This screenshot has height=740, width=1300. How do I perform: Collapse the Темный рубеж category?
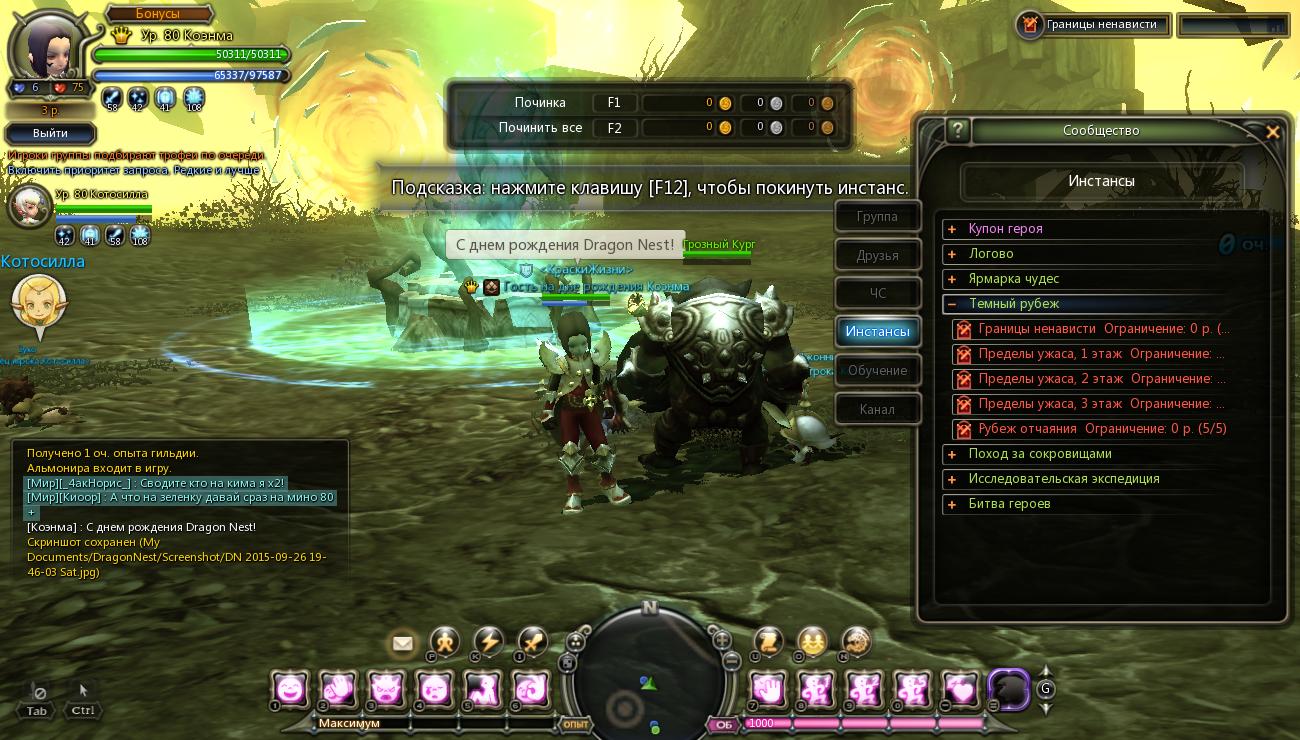tap(952, 304)
